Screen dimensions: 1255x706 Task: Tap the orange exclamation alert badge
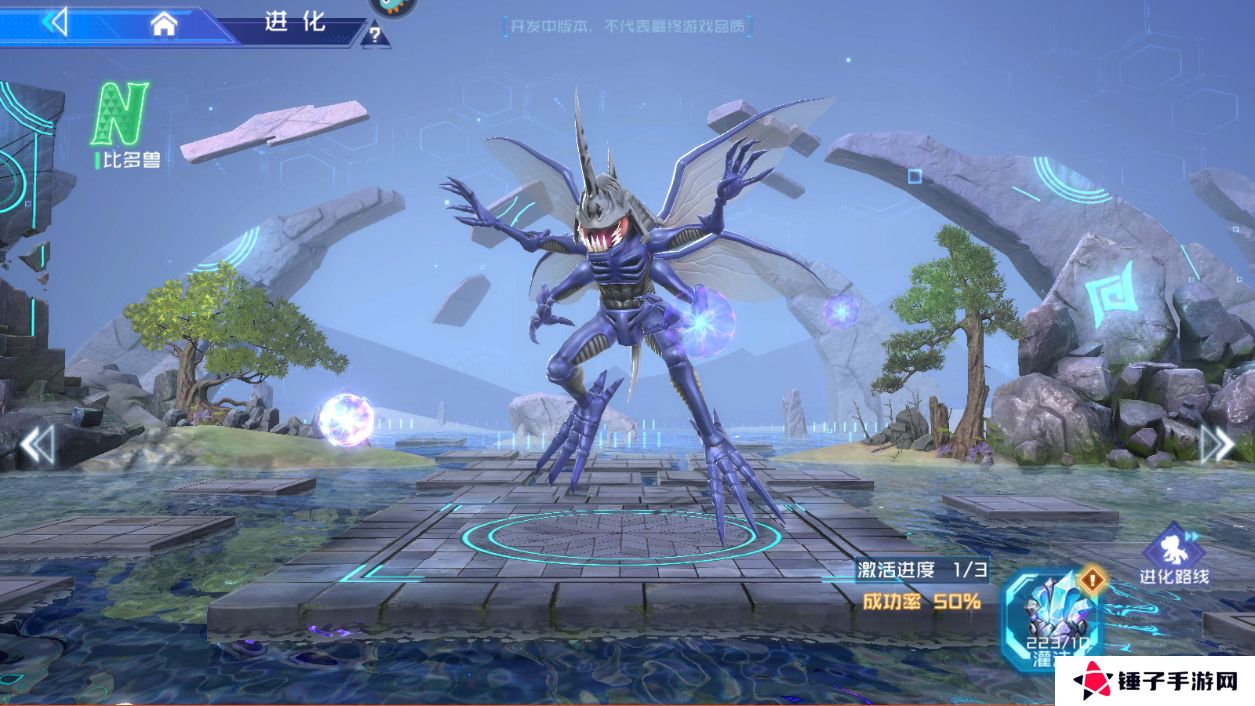click(1092, 579)
